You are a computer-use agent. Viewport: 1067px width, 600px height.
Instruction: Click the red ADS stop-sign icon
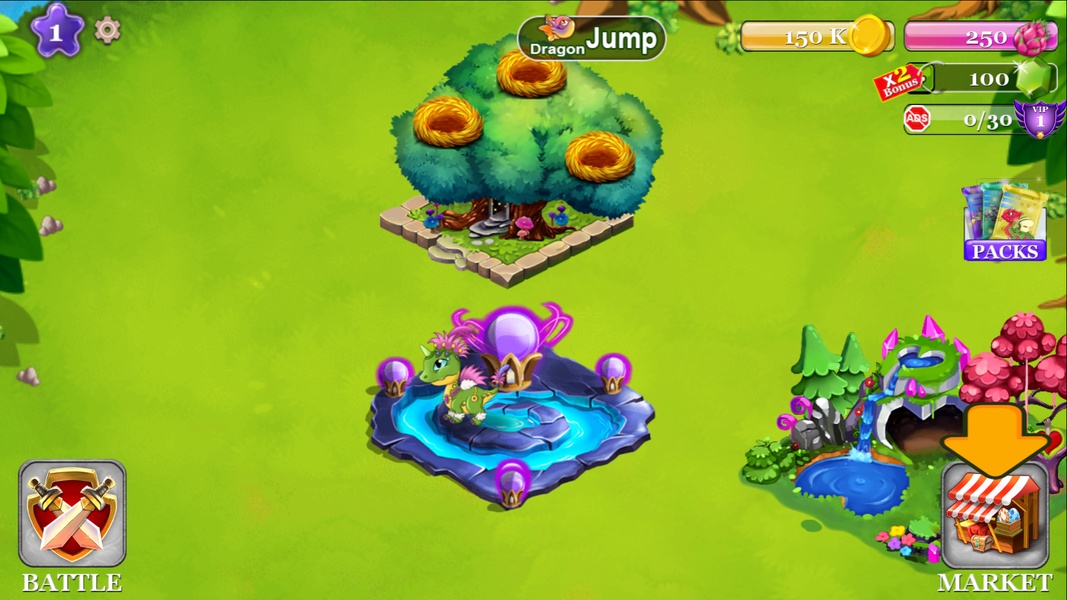pos(916,119)
